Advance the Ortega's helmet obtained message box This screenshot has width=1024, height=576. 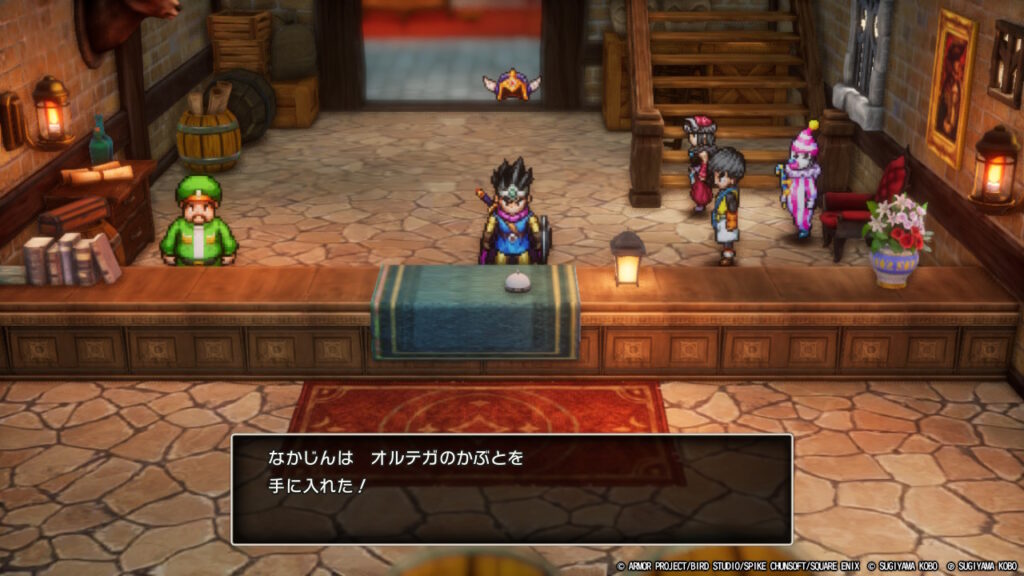pos(511,489)
